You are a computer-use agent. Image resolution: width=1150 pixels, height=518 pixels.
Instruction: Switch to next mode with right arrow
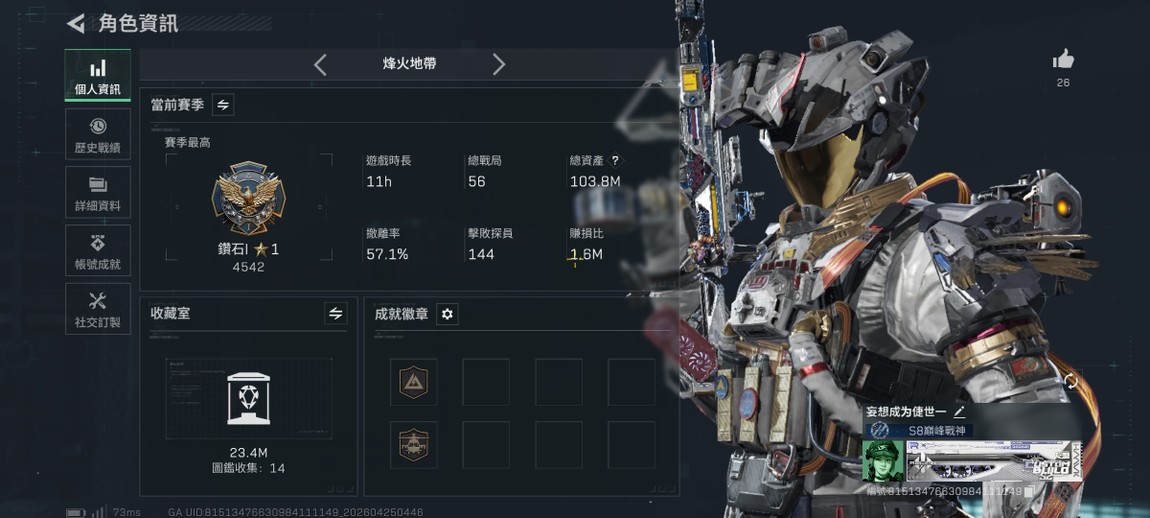click(499, 65)
